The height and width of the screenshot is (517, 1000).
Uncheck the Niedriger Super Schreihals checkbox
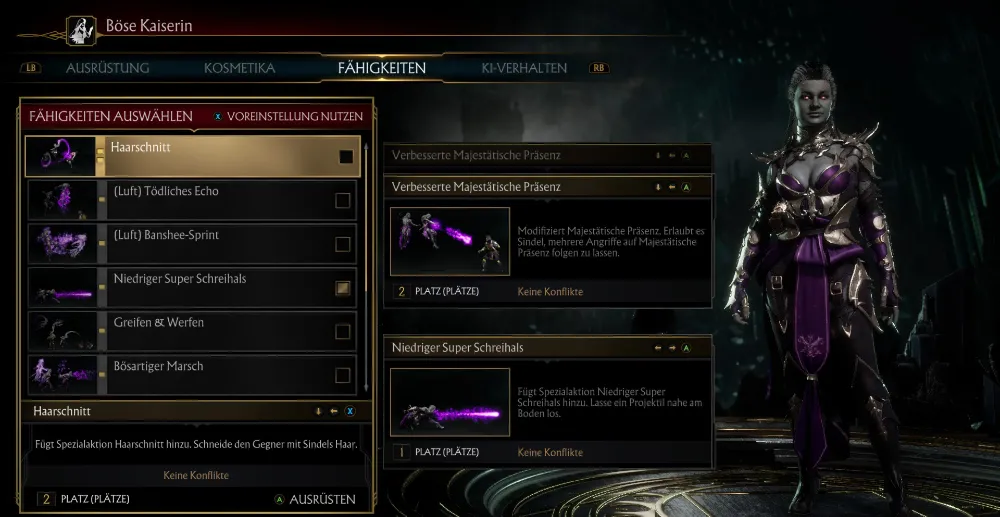343,288
